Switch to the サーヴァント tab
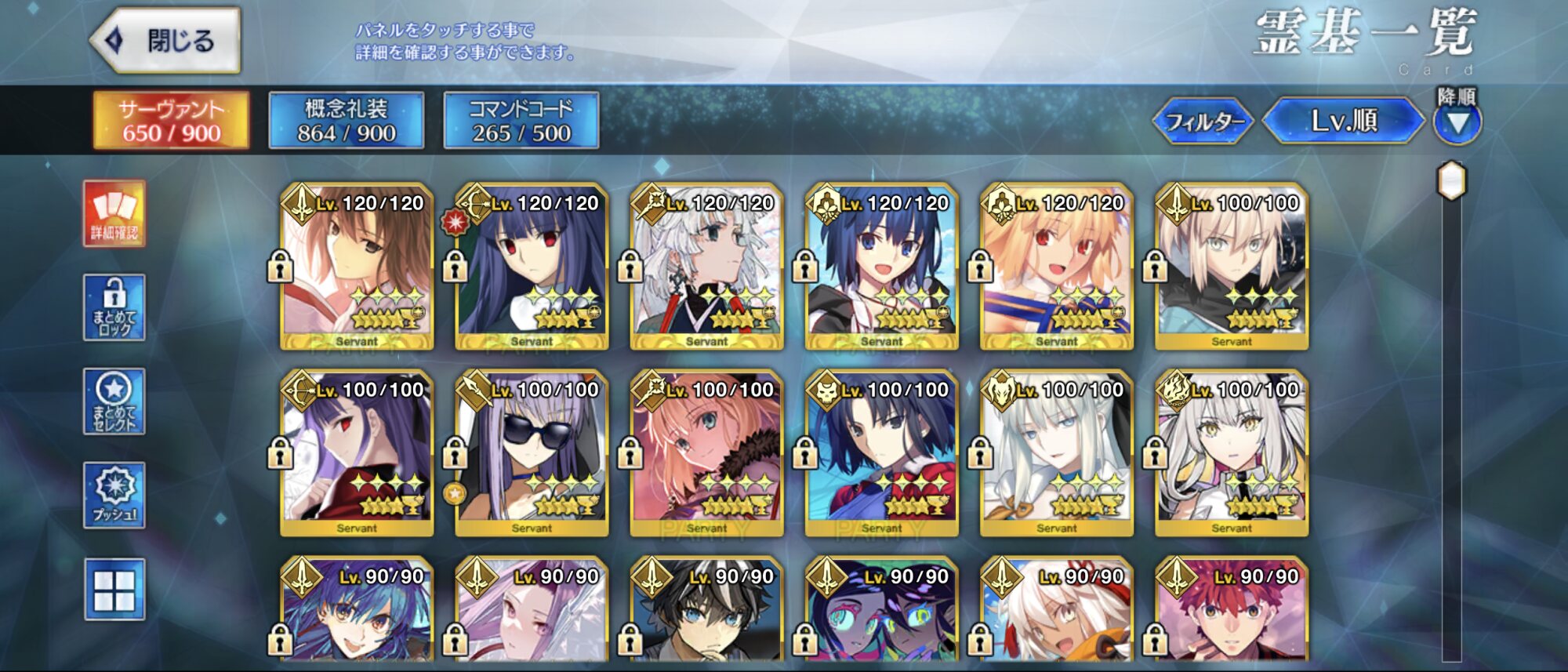The image size is (1568, 672). click(172, 121)
